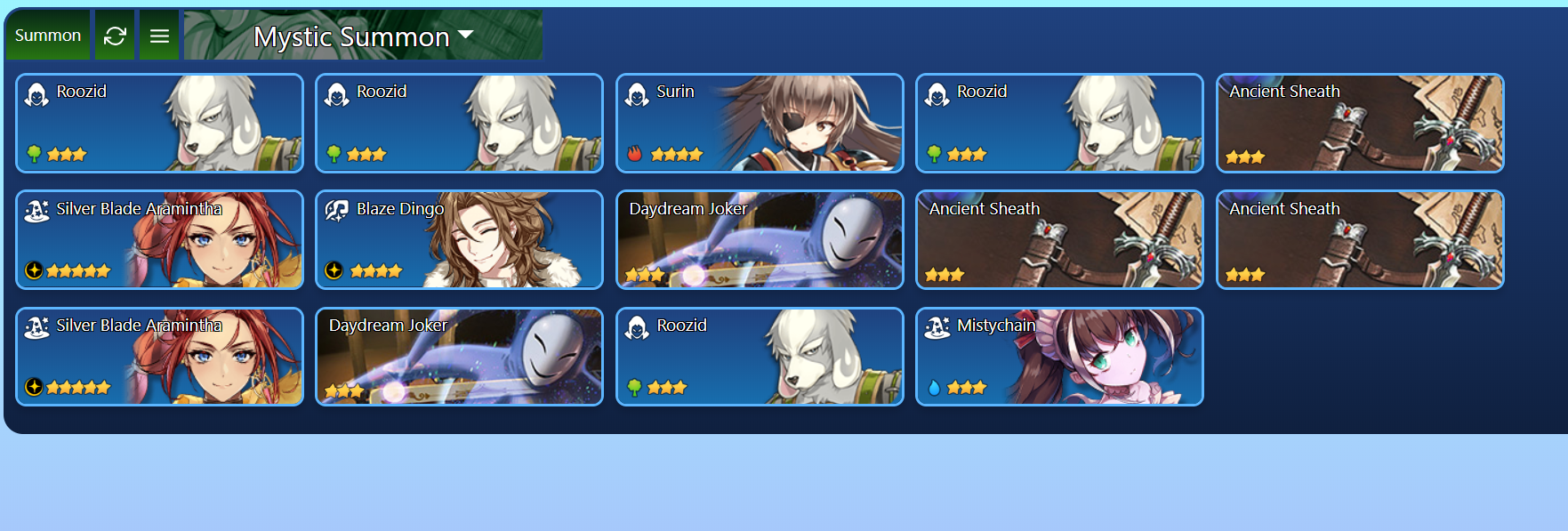Select the Surin hero card
Screen dimensions: 1568x531
point(759,123)
